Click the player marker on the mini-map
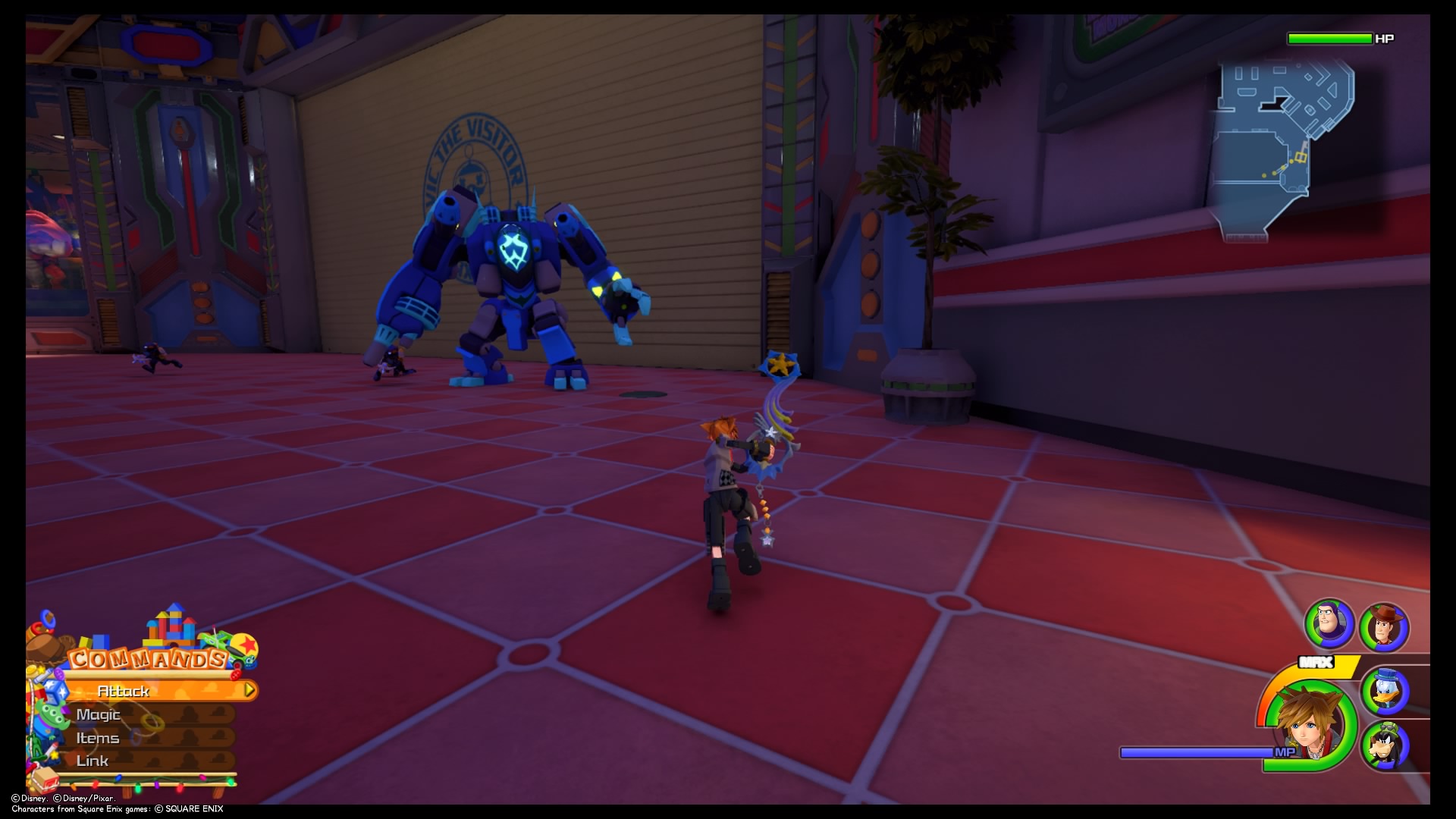Viewport: 1456px width, 819px height. [1301, 157]
